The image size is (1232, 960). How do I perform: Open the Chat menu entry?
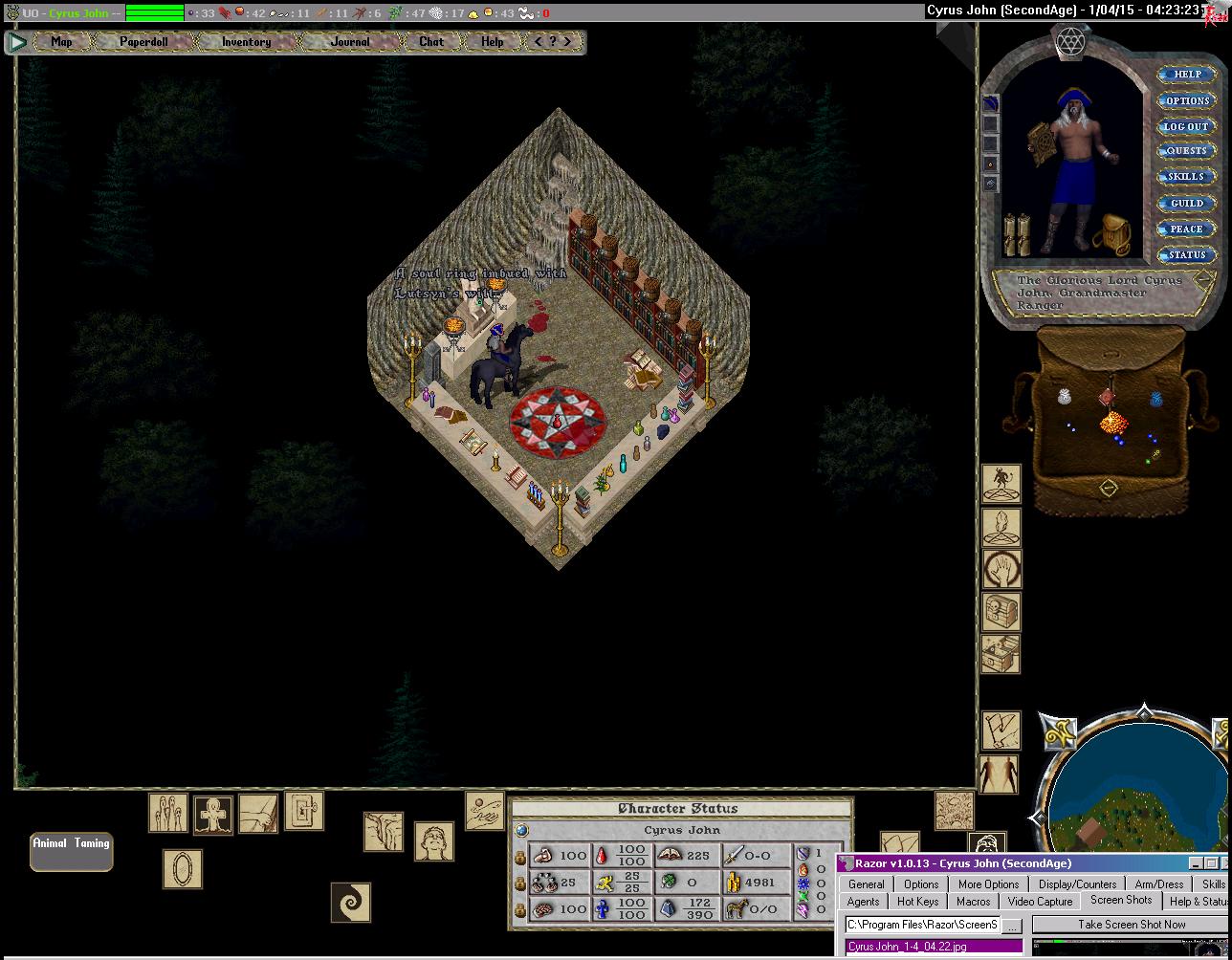[431, 42]
